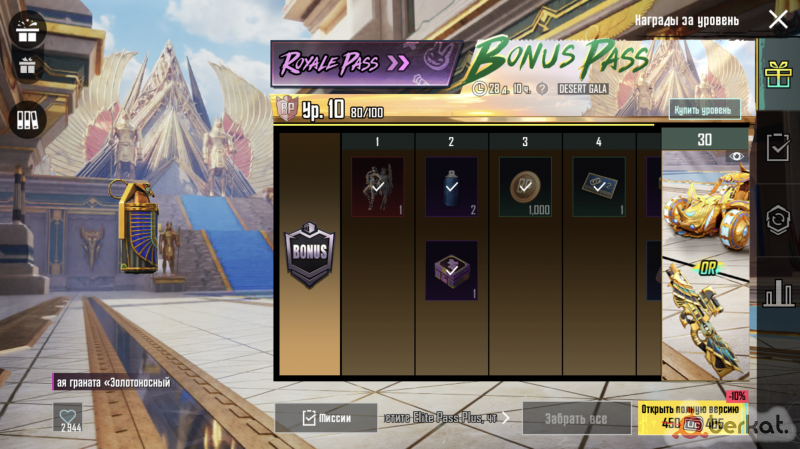The image size is (800, 449).
Task: Open the gift box rewards sidebar tab
Action: pos(777,74)
